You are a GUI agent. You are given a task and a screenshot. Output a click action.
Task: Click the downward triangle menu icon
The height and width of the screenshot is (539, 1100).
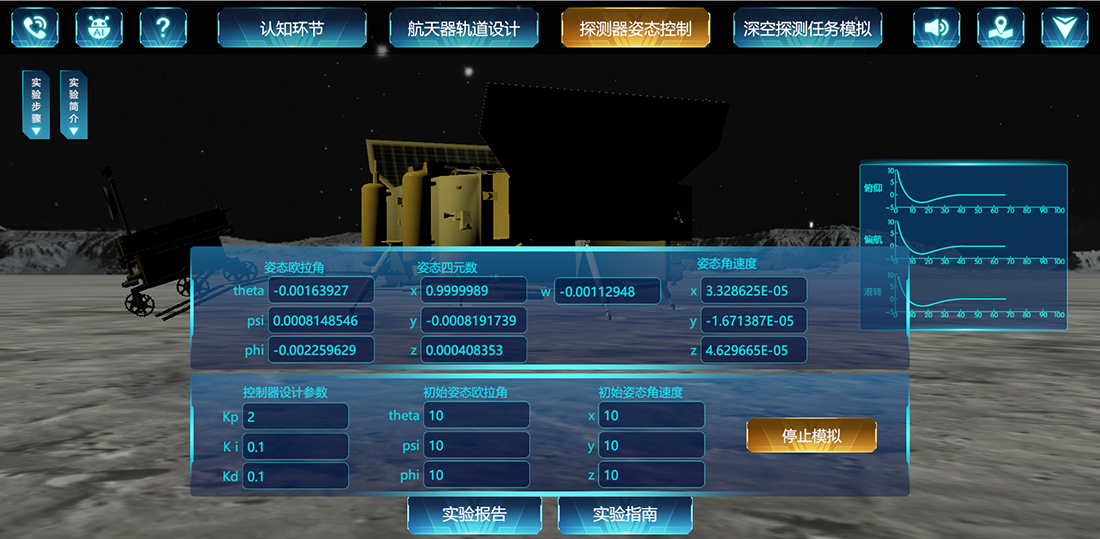pyautogui.click(x=1065, y=28)
